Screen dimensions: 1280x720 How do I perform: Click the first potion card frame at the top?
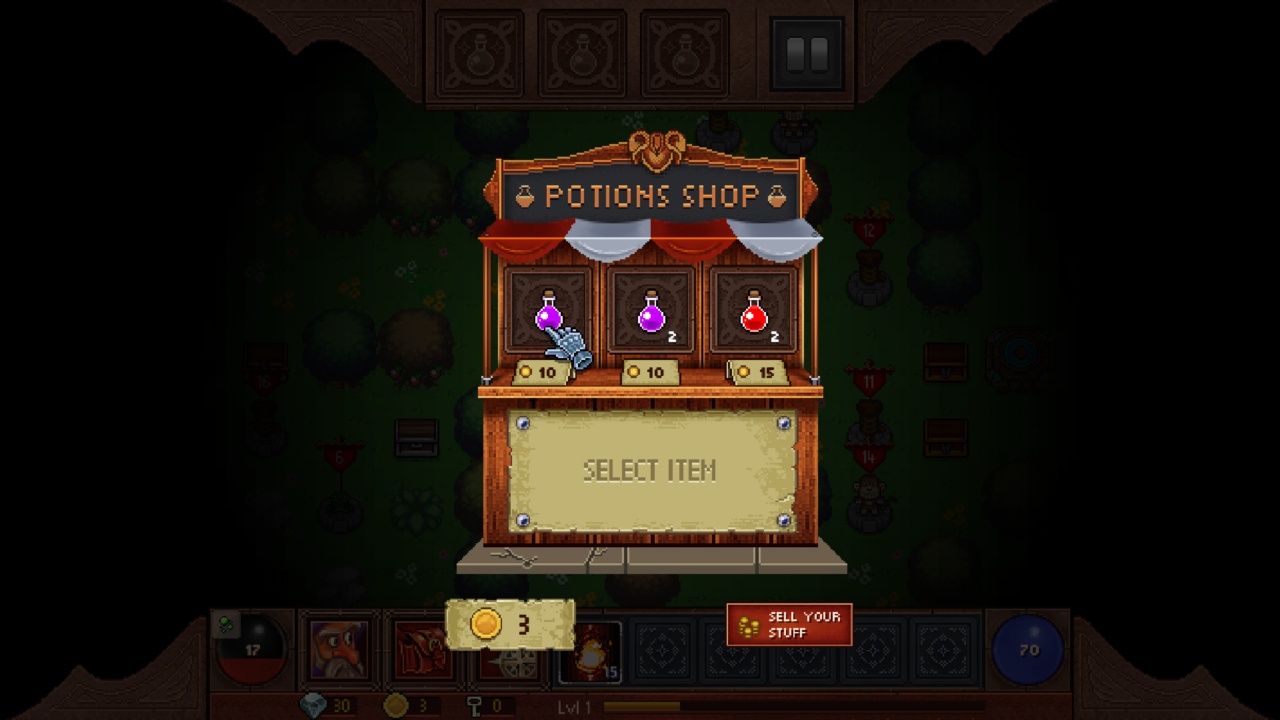[x=551, y=307]
